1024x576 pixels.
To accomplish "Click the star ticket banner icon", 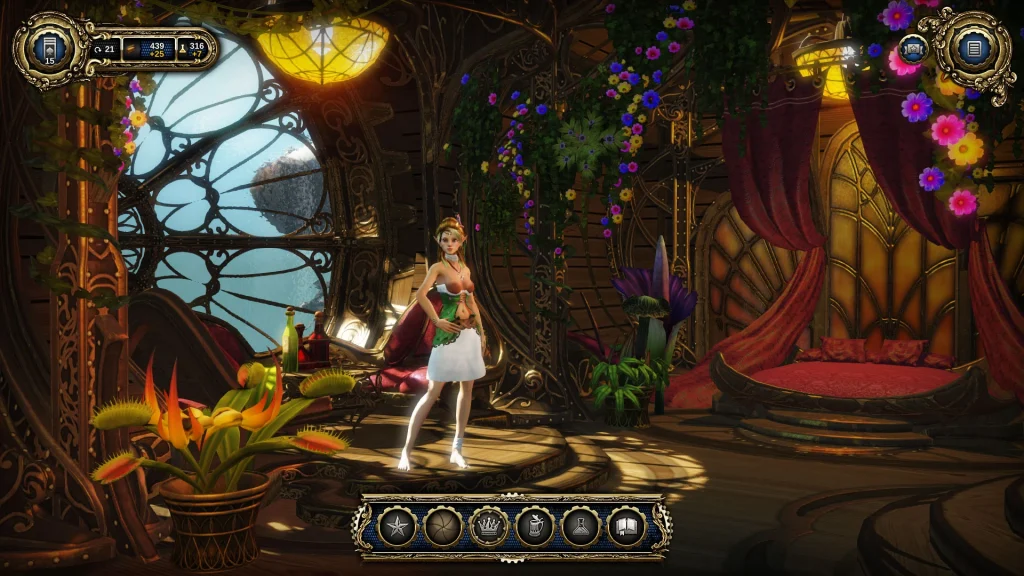I will pos(912,48).
